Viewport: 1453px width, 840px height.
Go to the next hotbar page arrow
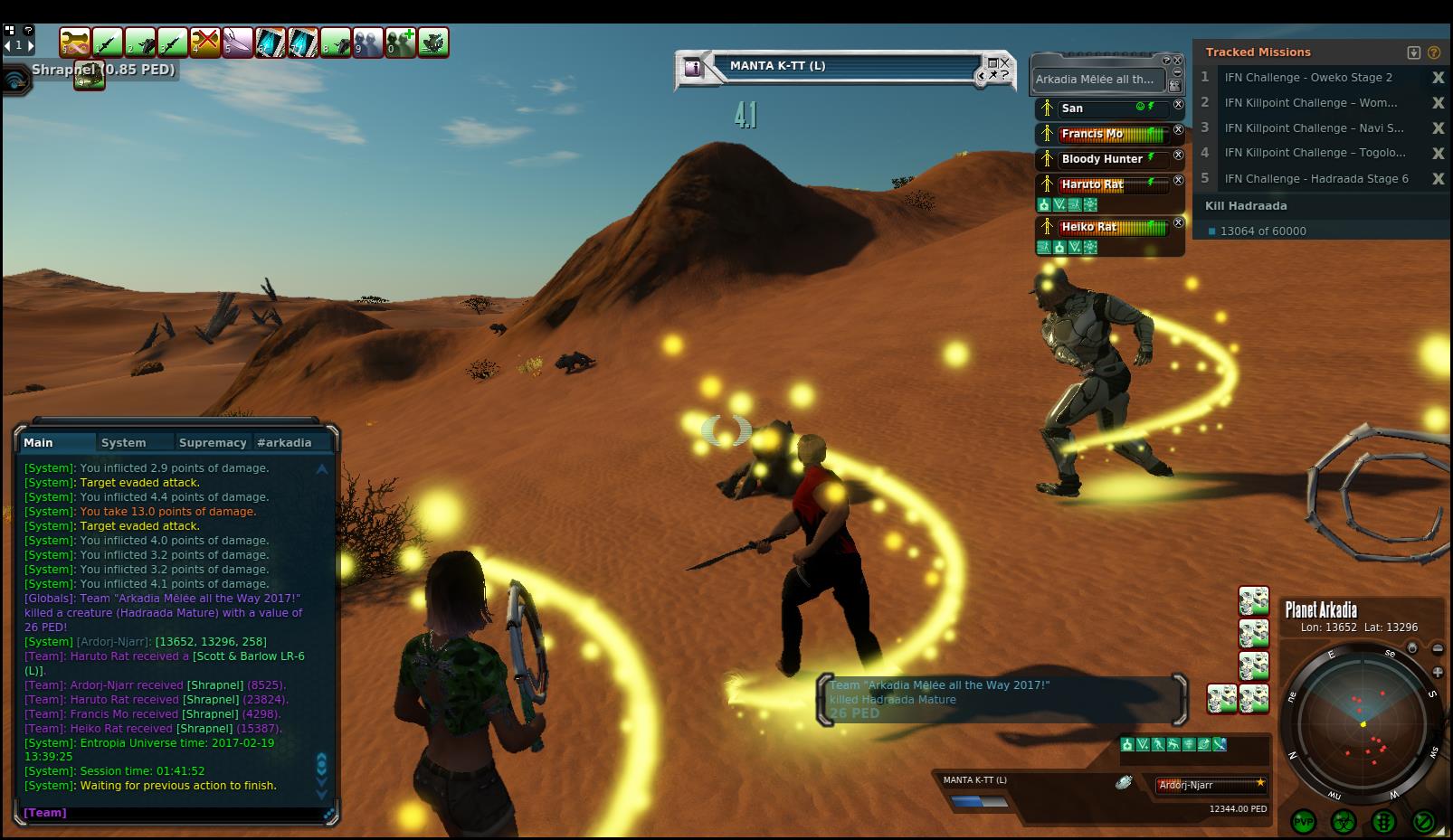pyautogui.click(x=31, y=44)
